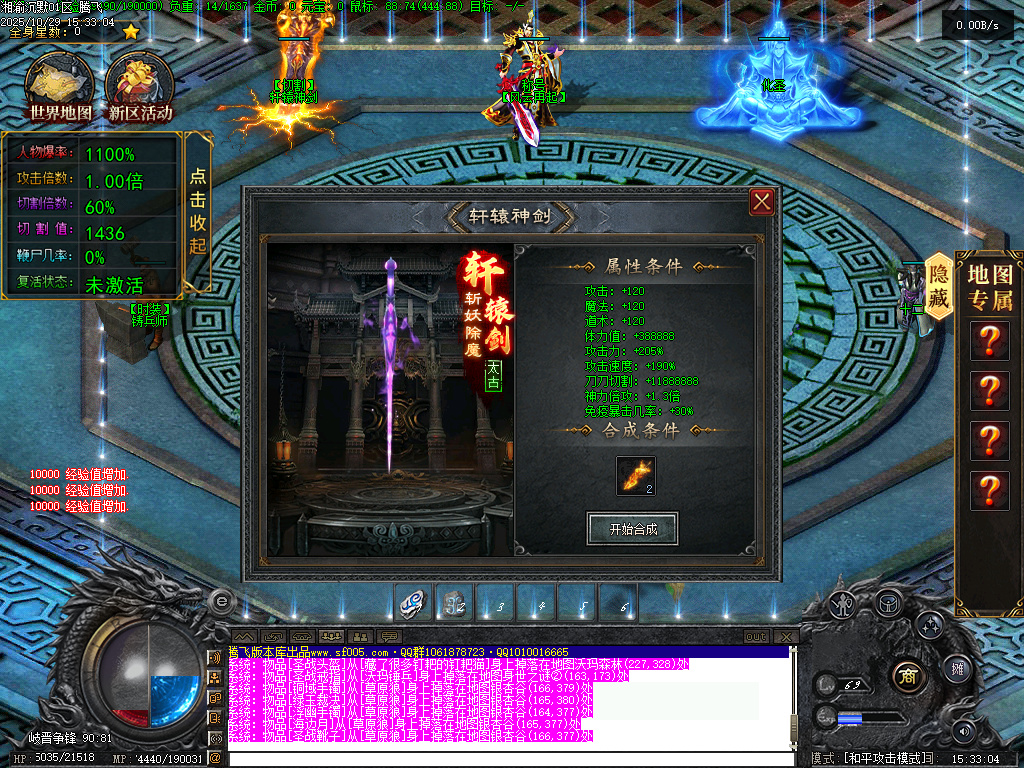
Task: Open the bag inventory icon
Action: click(886, 602)
